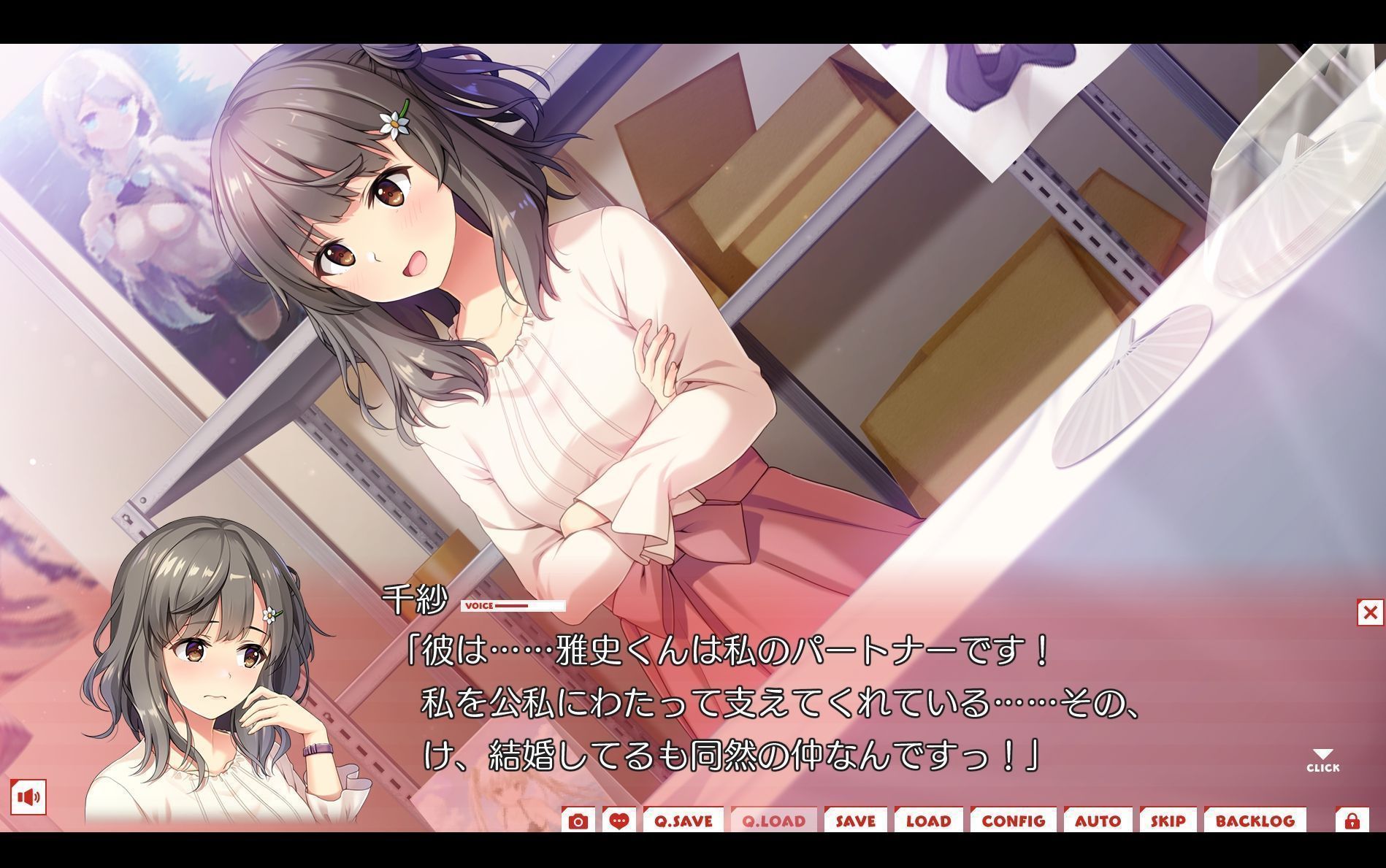Quick load using the Q.LOAD button
The image size is (1386, 868).
coord(774,821)
